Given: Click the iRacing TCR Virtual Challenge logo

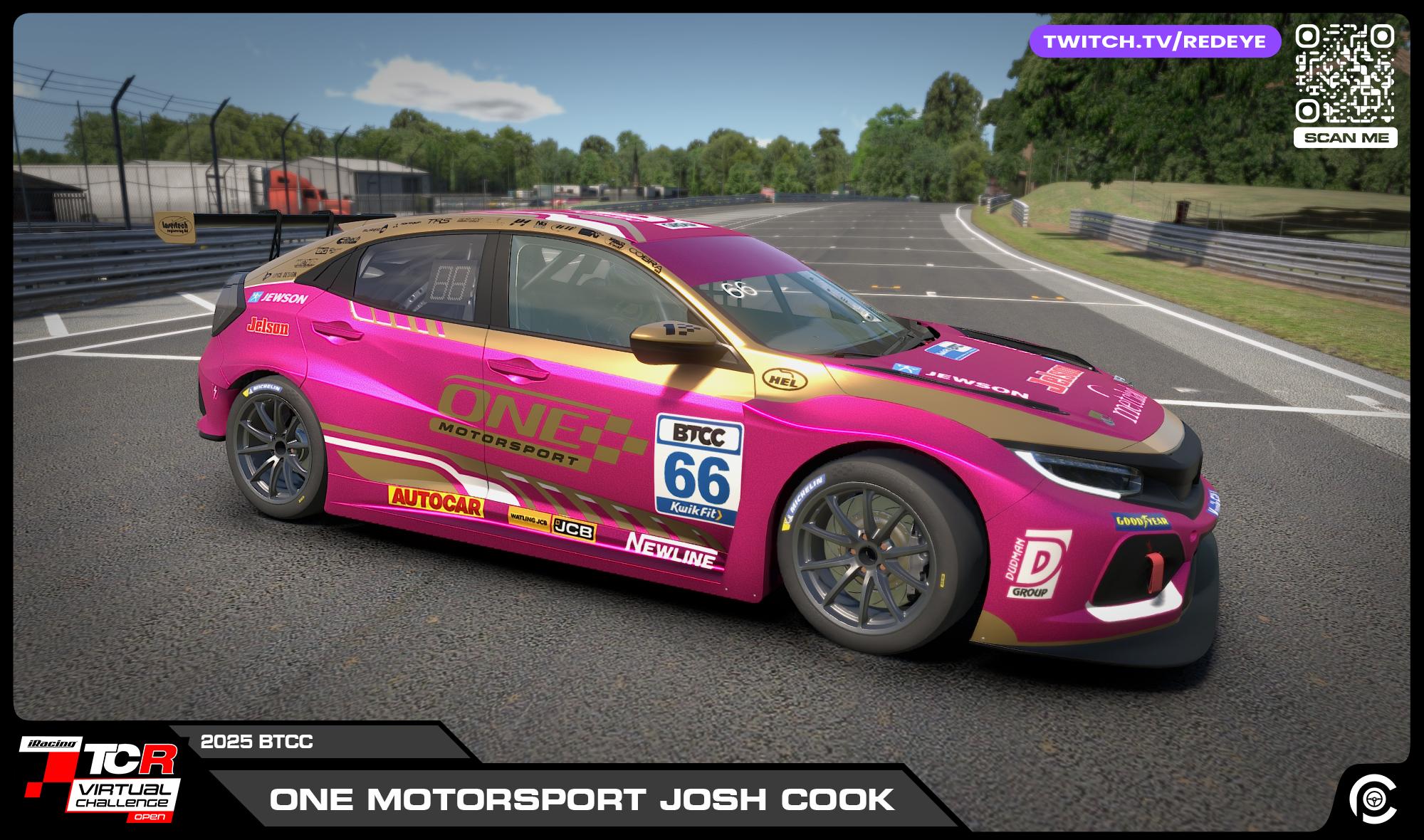Looking at the screenshot, I should (x=100, y=779).
